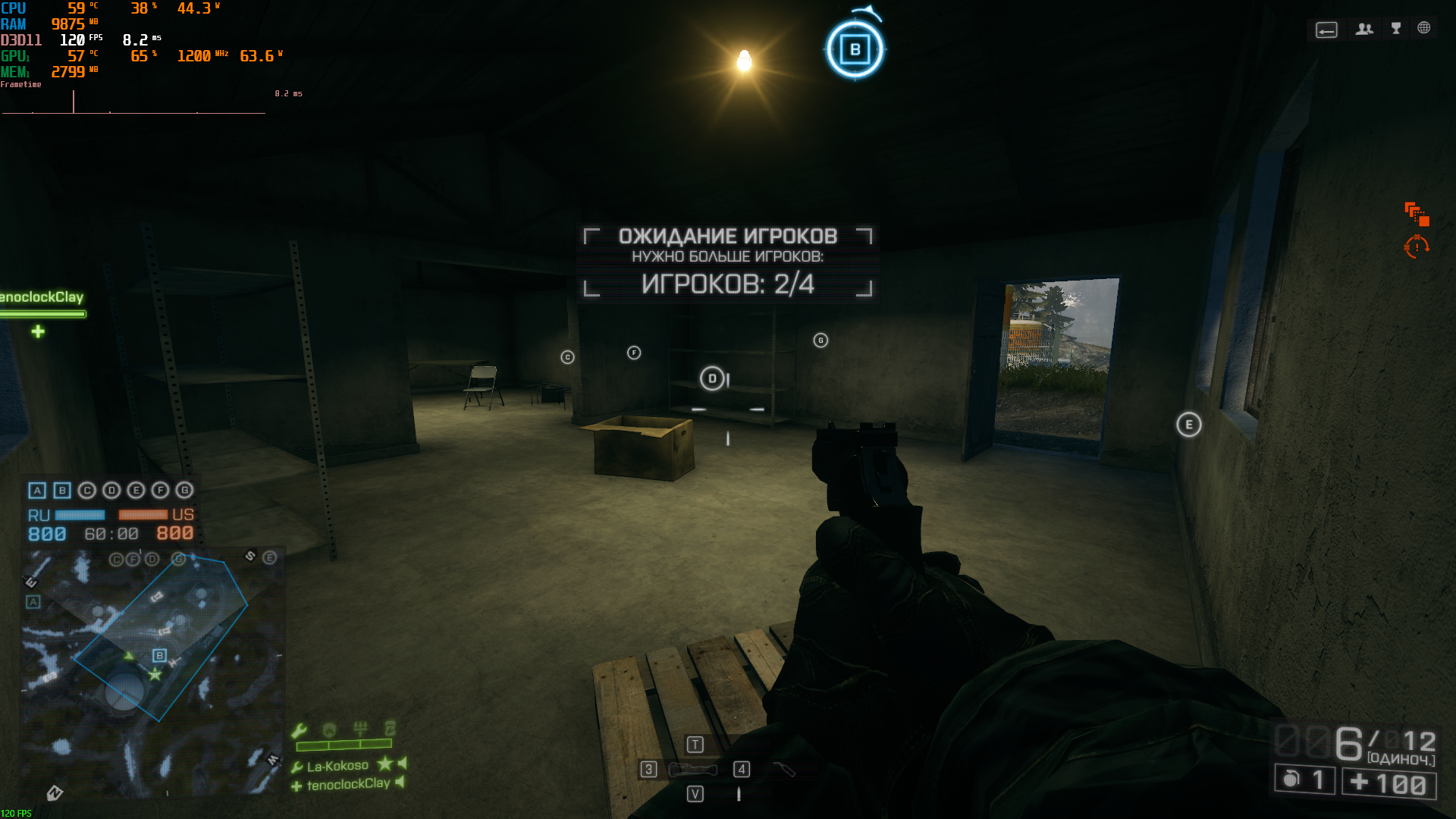Select squad member tenoclockClay in the squad list

(x=348, y=784)
